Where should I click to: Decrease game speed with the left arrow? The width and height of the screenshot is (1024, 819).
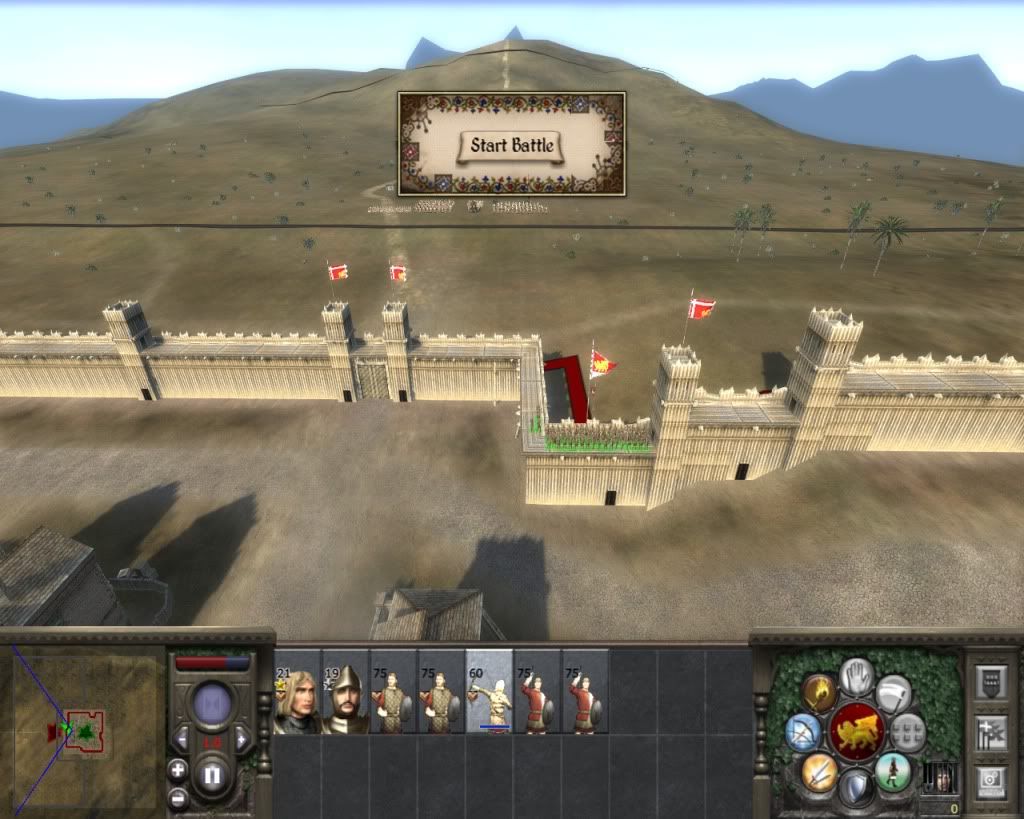pyautogui.click(x=182, y=740)
